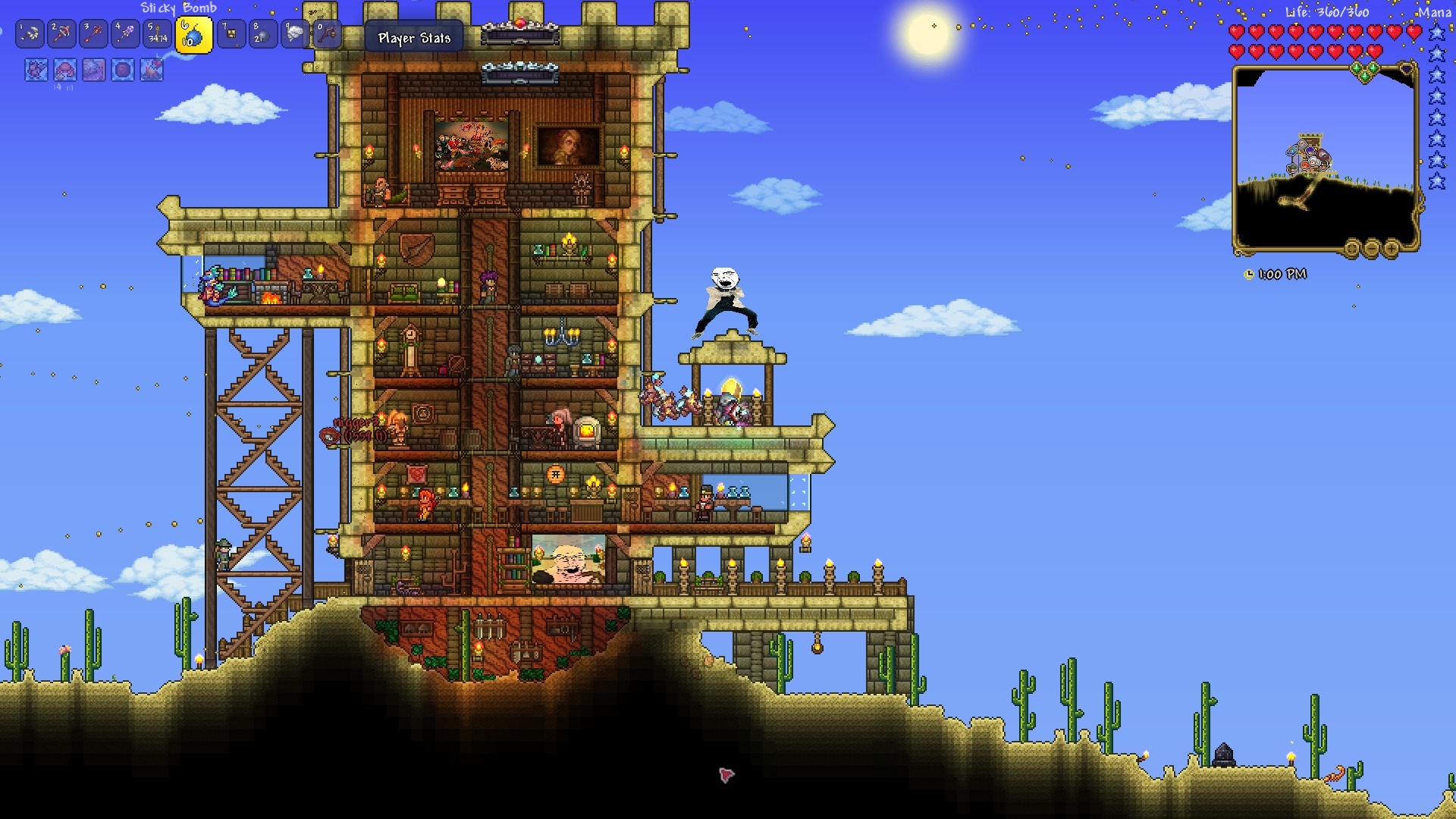Choose the crossbow in hotbar slot 2

tap(62, 34)
